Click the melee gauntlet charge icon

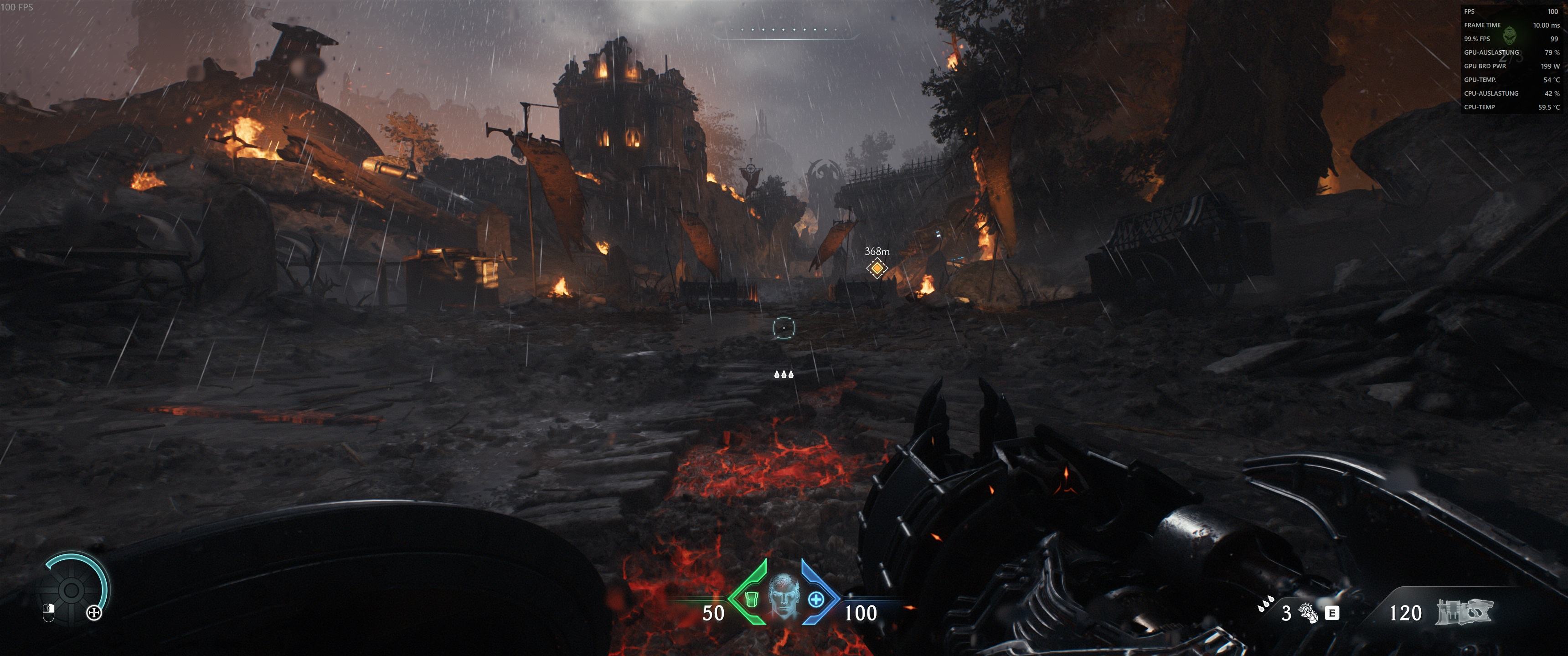click(x=1307, y=612)
